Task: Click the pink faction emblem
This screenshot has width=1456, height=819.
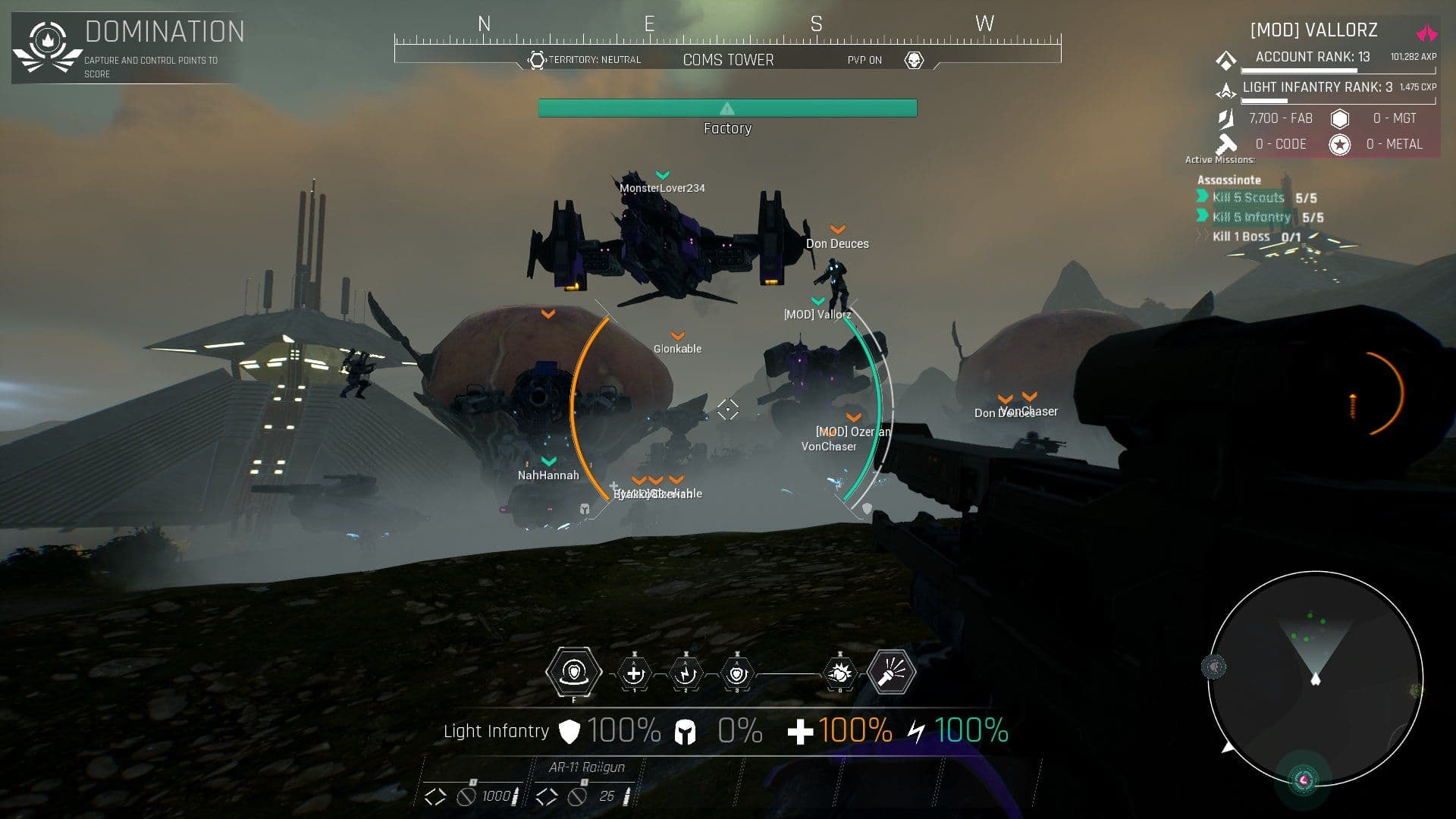Action: tap(1426, 33)
